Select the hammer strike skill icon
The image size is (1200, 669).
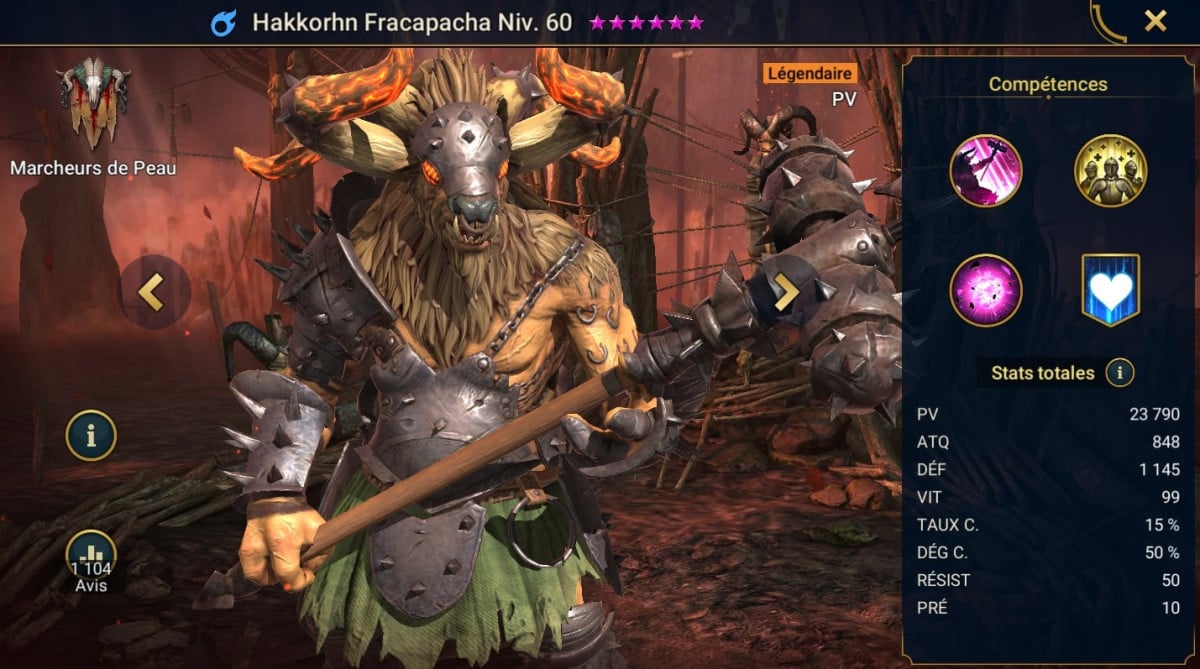986,171
